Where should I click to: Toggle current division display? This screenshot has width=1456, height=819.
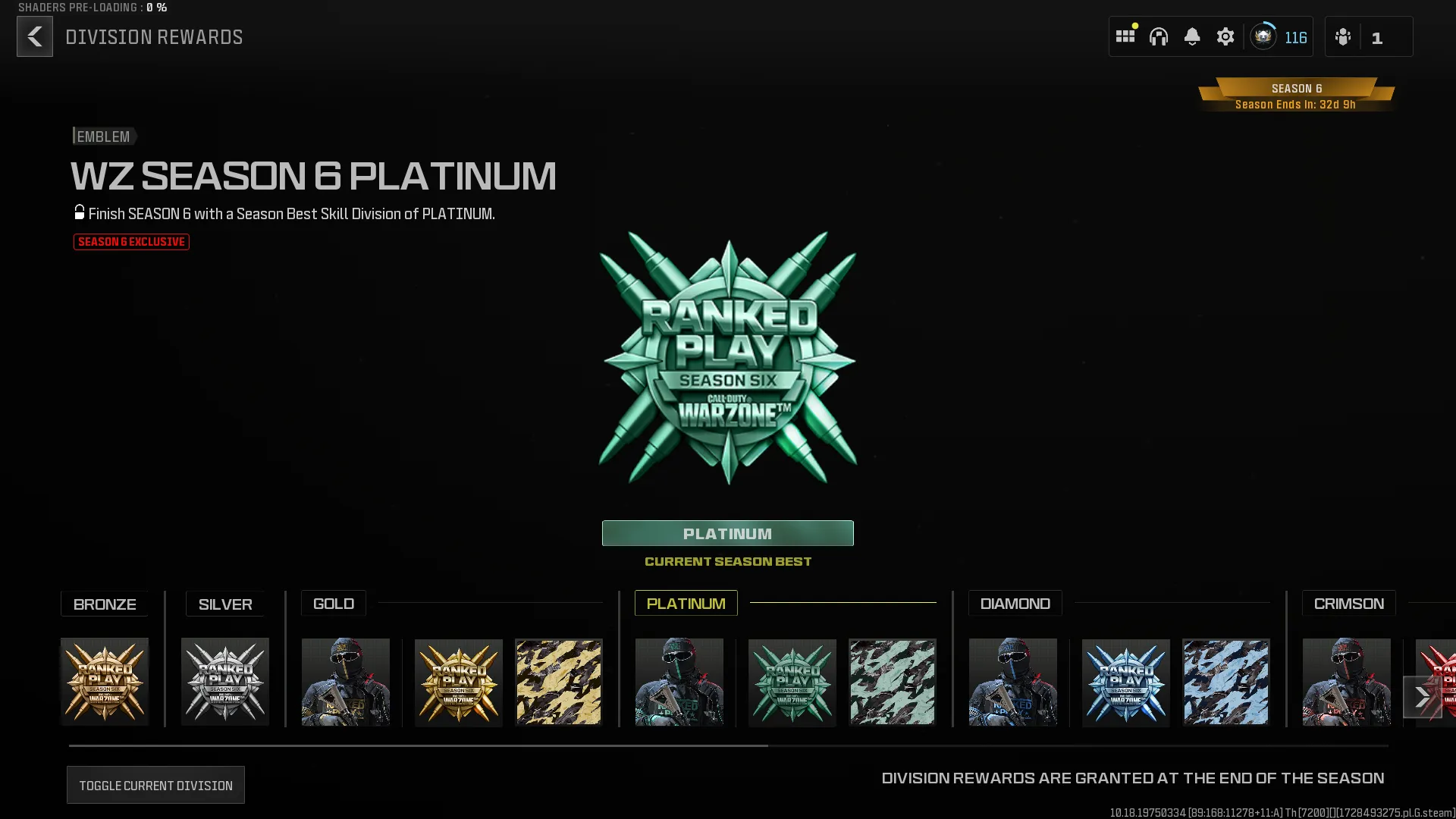click(x=155, y=784)
